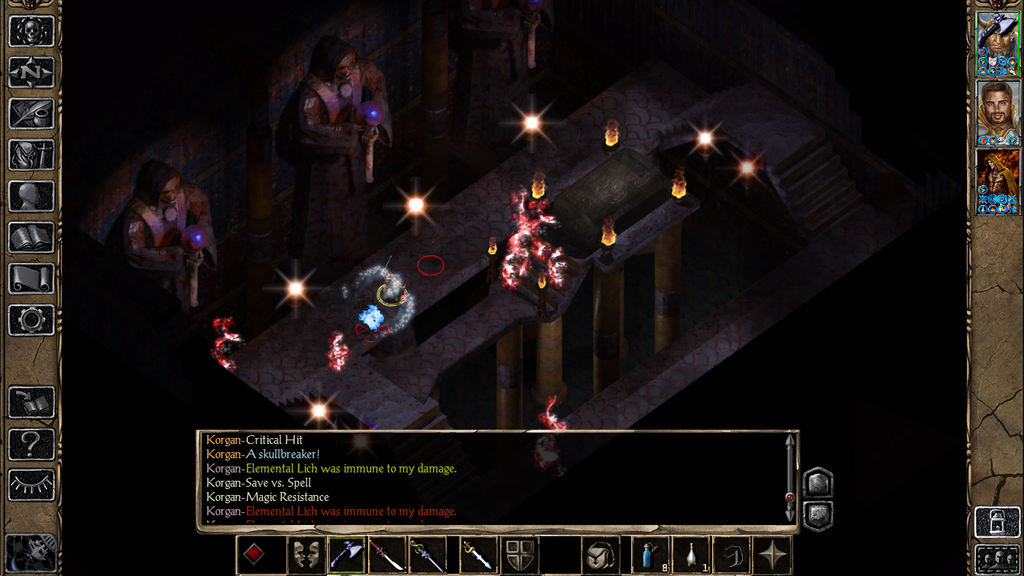Open the journal via the quill icon
The image size is (1024, 576).
pyautogui.click(x=31, y=113)
